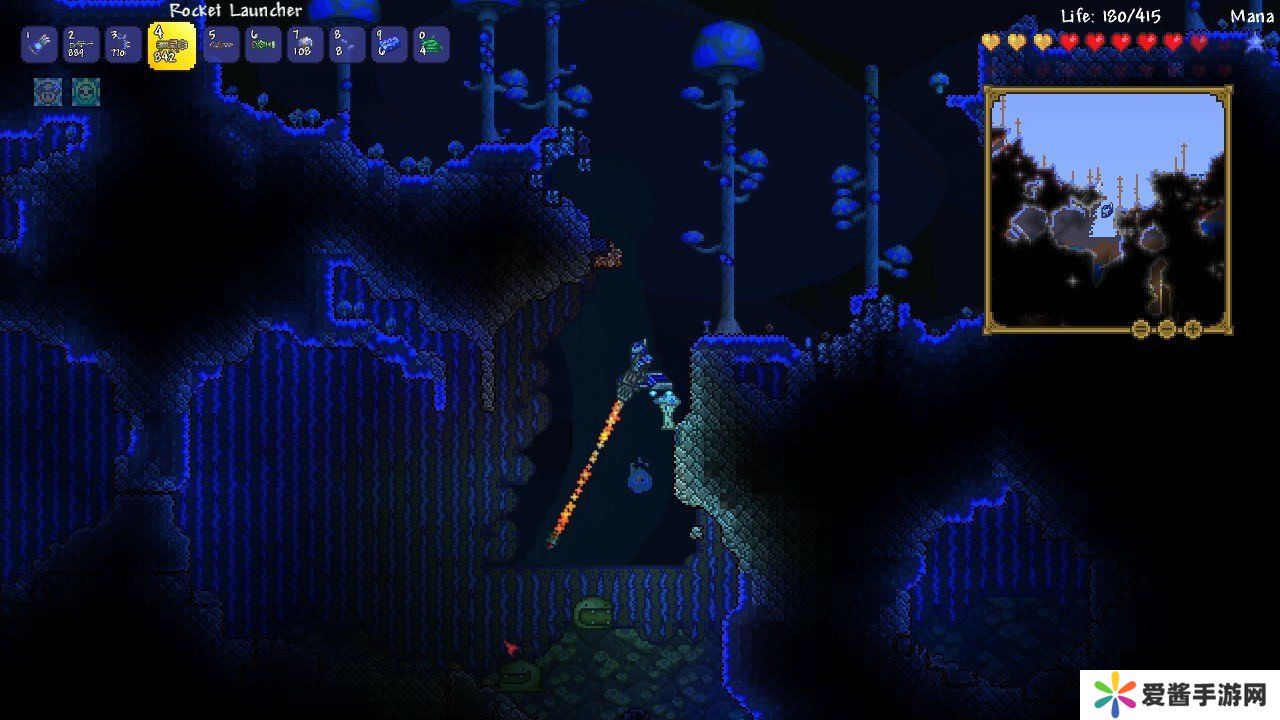Click the round face buff icon
1280x720 pixels.
(86, 92)
